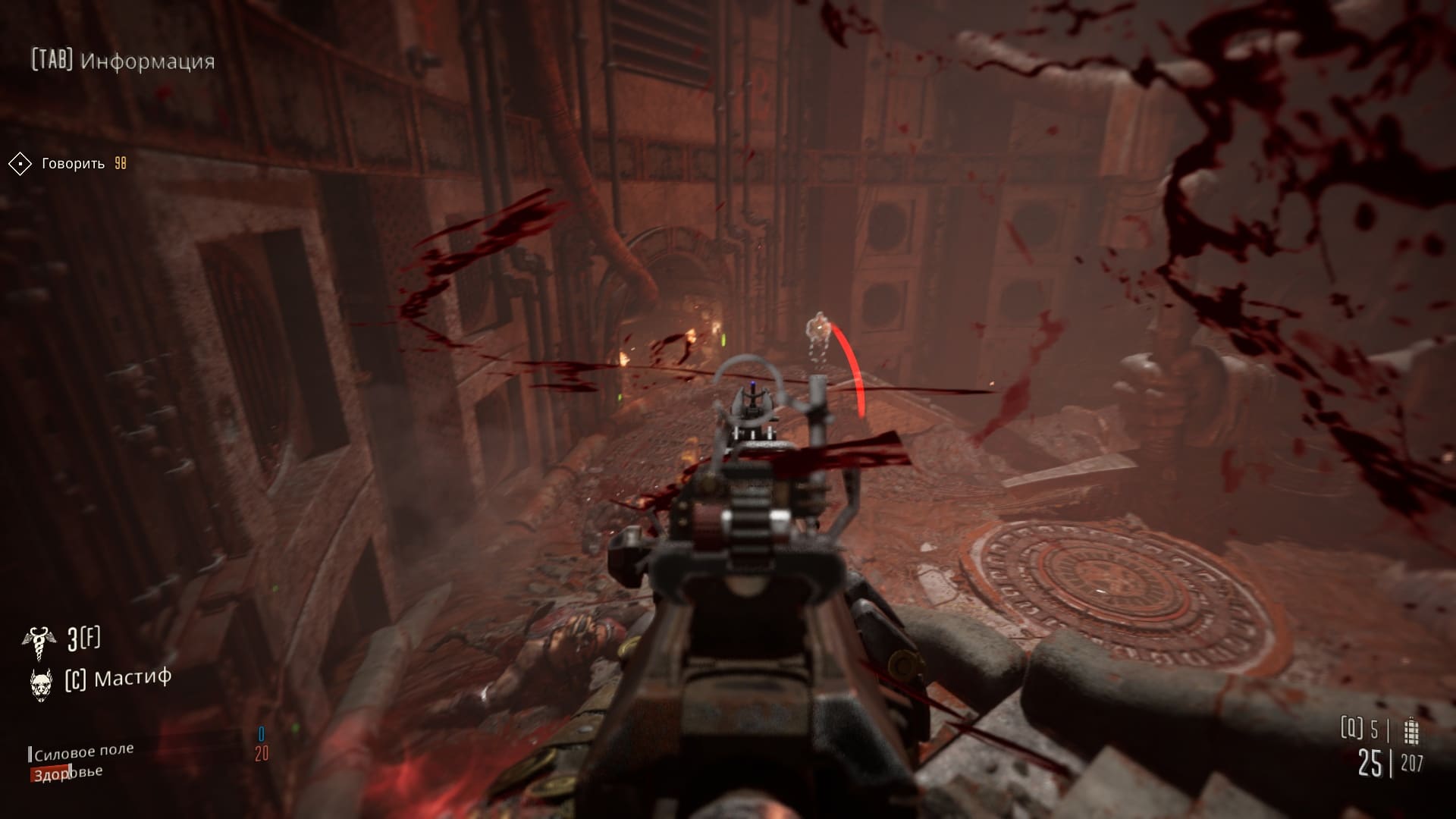The image size is (1456, 819).
Task: Activate the Мастиф skull icon
Action: [41, 682]
